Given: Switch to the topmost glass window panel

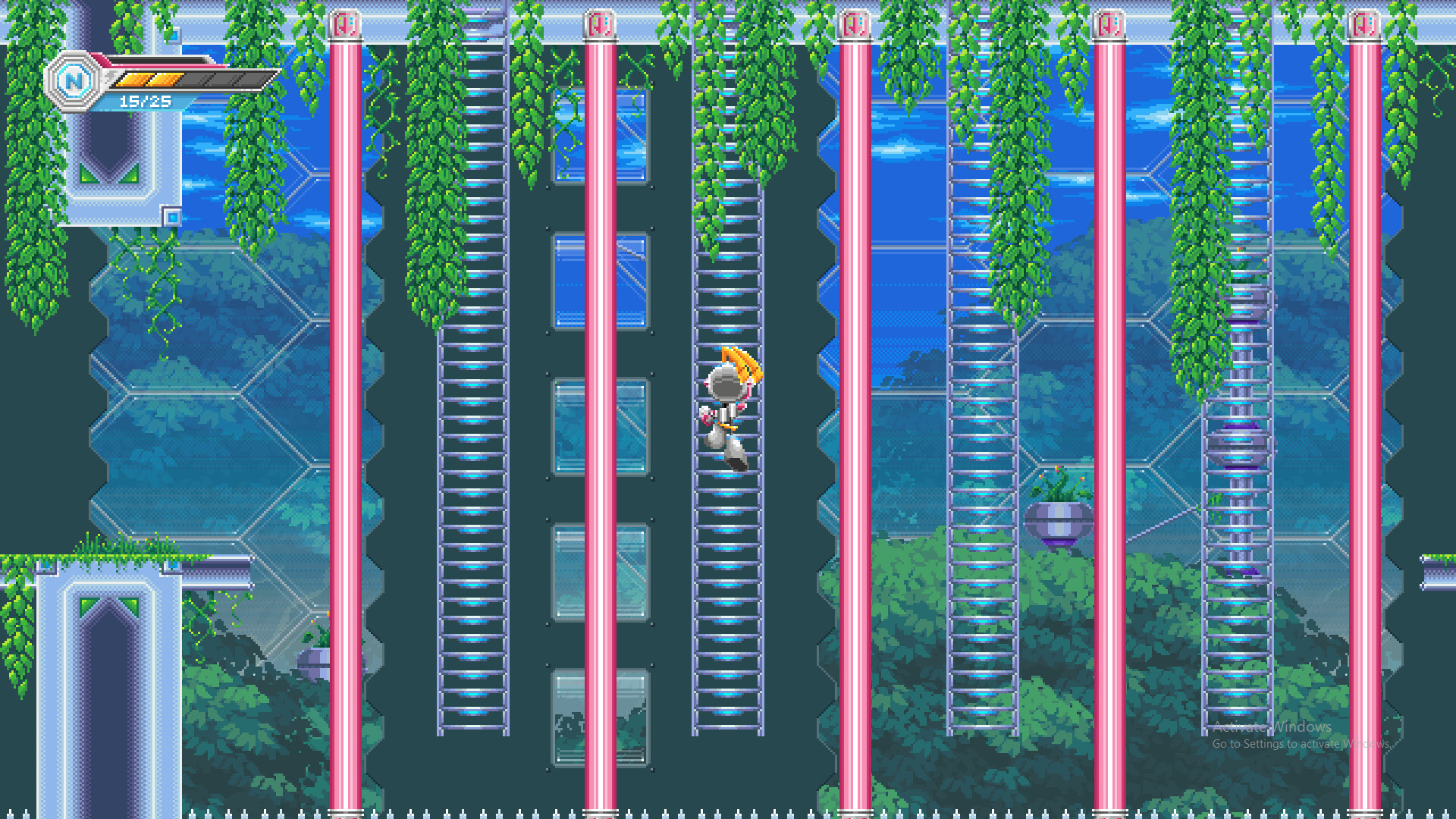Looking at the screenshot, I should coord(599,136).
